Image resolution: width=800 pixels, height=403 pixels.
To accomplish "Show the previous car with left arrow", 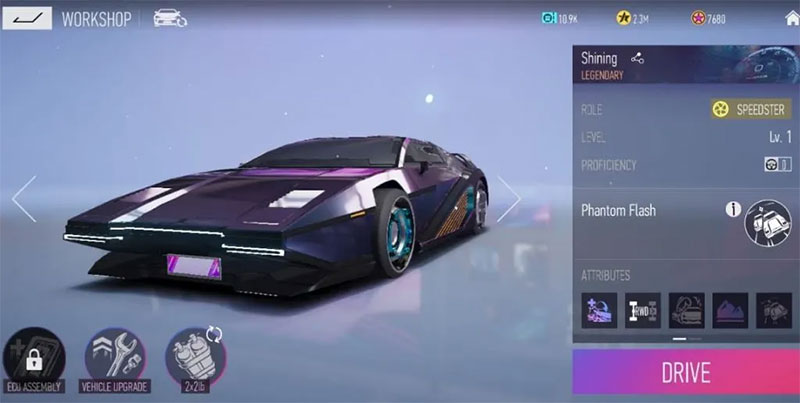I will pos(24,199).
